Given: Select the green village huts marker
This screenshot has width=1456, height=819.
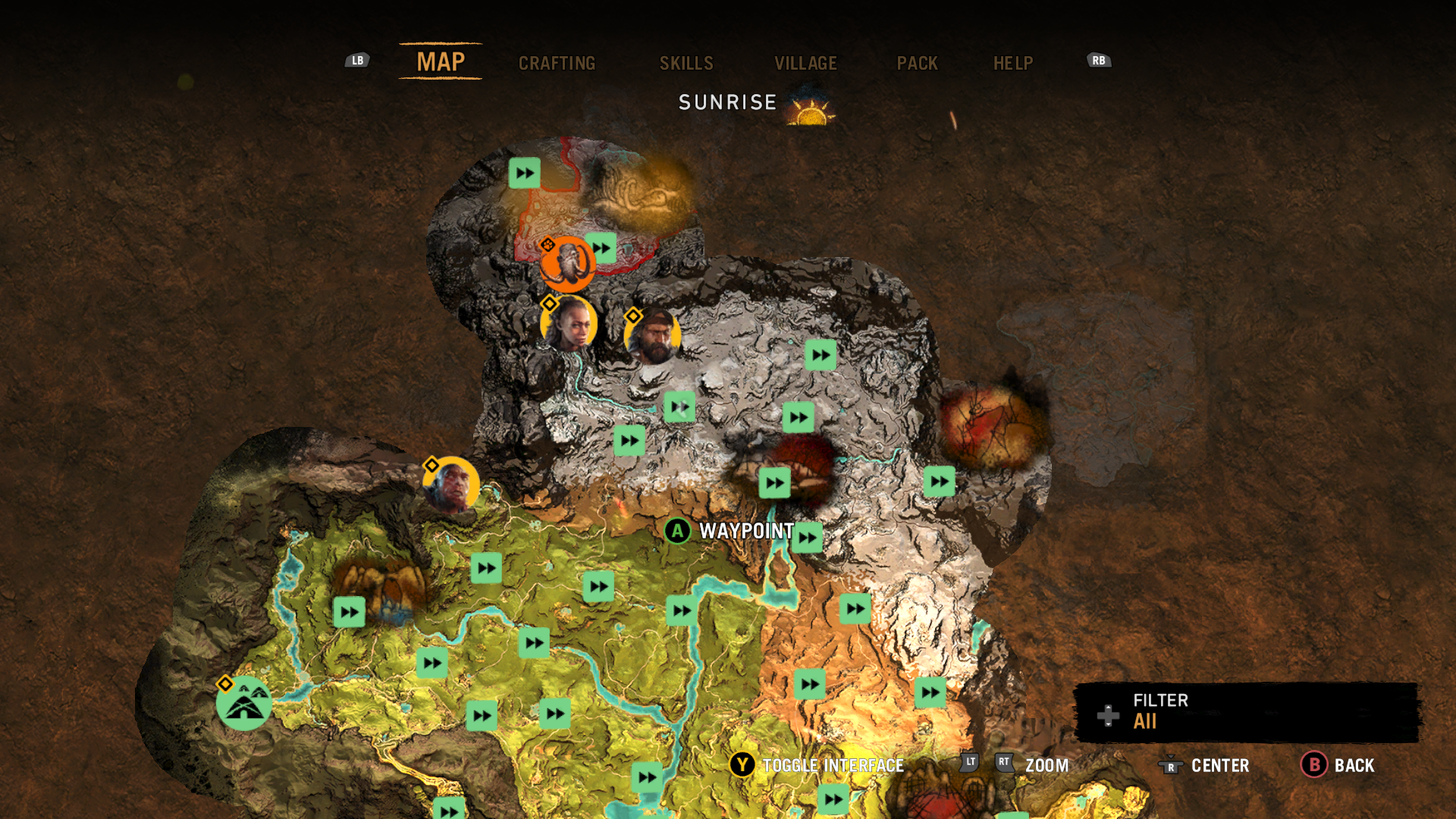Looking at the screenshot, I should pyautogui.click(x=244, y=704).
